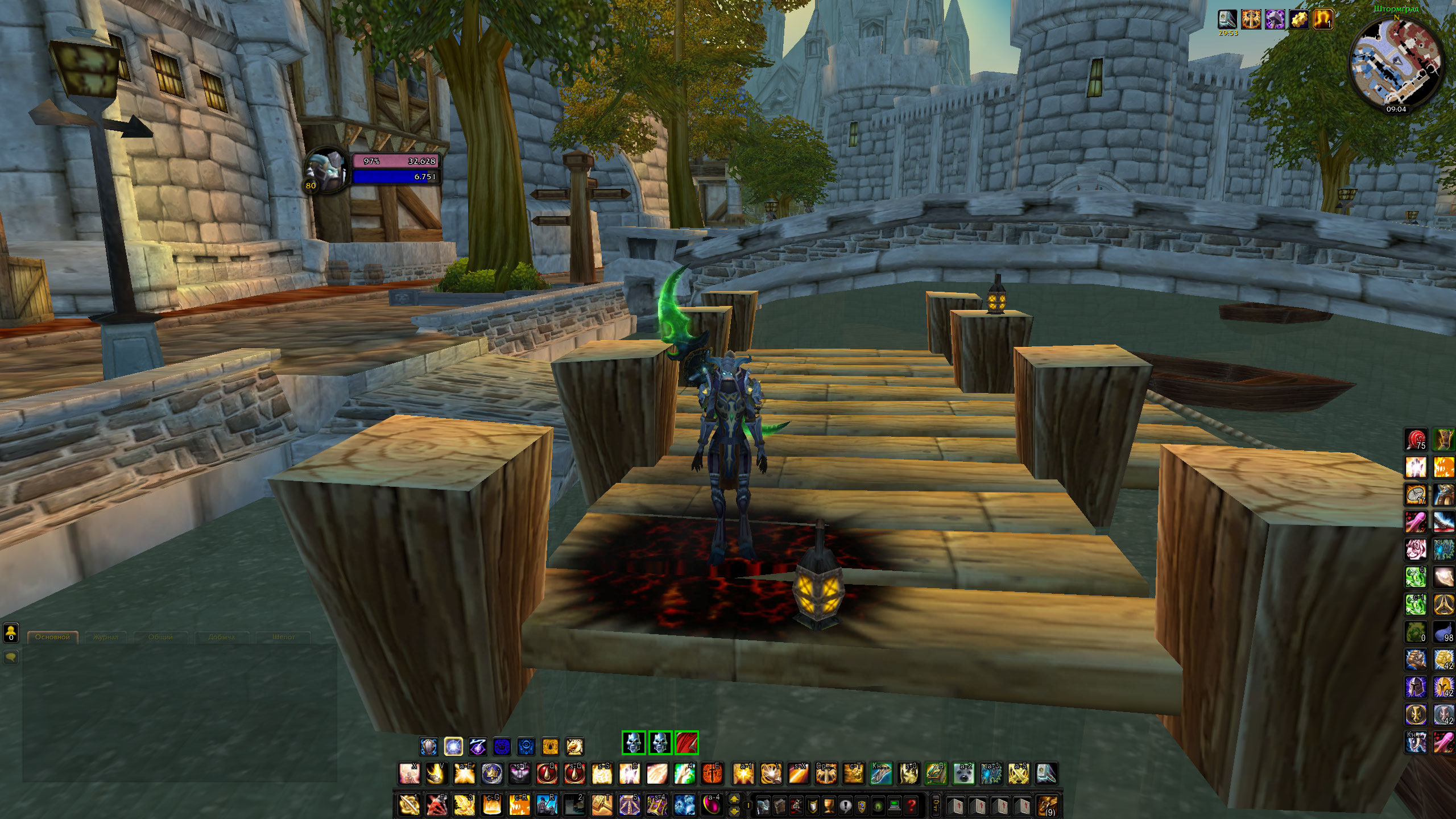Click the red question mark help button
1456x819 pixels.
[912, 805]
